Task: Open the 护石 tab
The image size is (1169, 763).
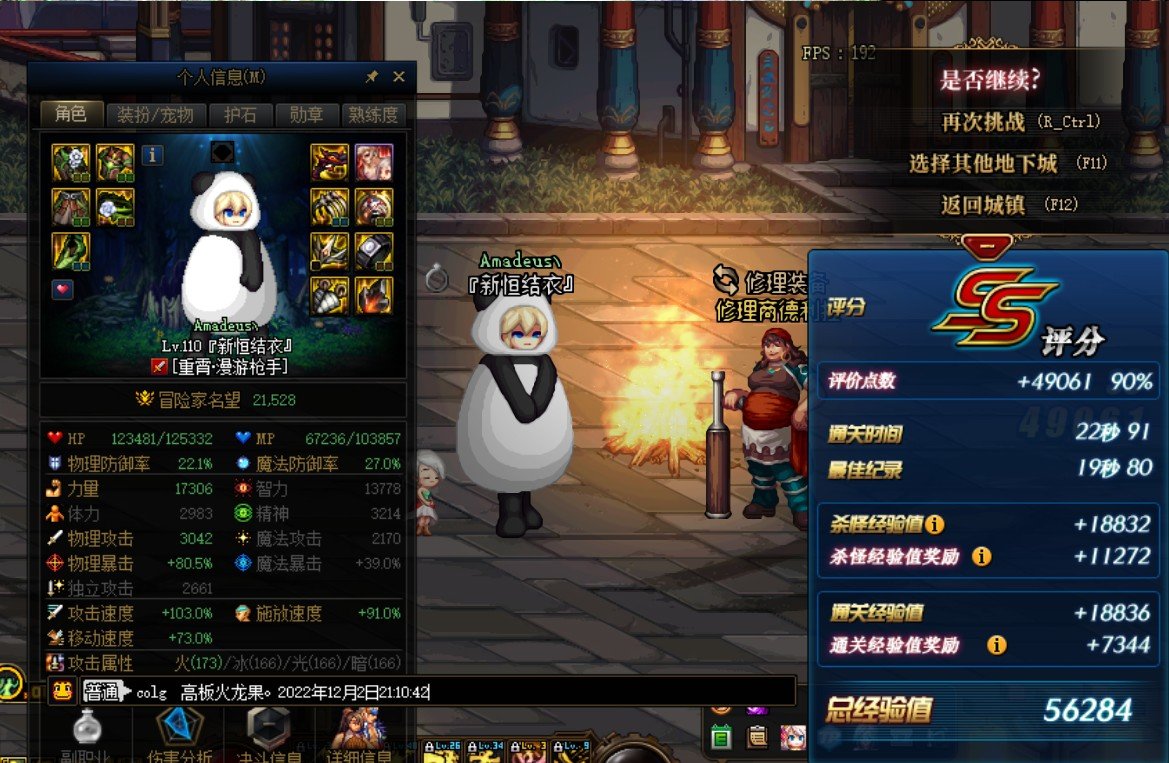Action: click(241, 115)
